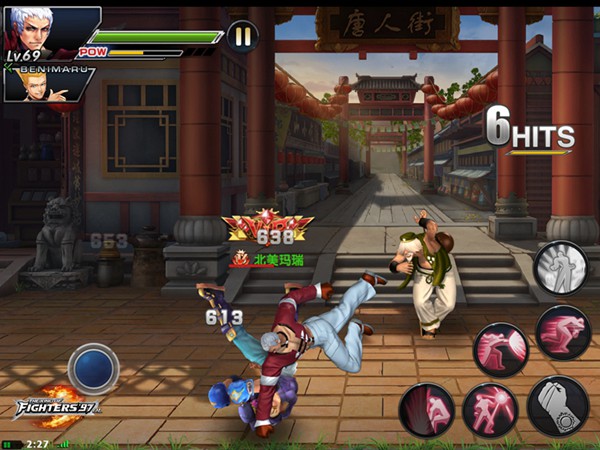Image resolution: width=600 pixels, height=450 pixels.
Task: Use the basic fist attack button
Action: point(557,405)
